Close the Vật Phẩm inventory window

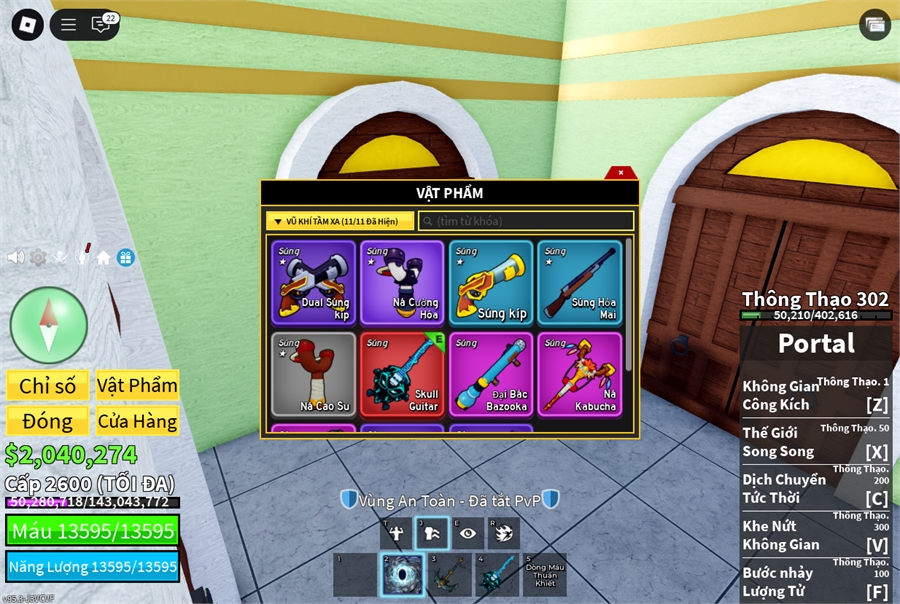620,172
